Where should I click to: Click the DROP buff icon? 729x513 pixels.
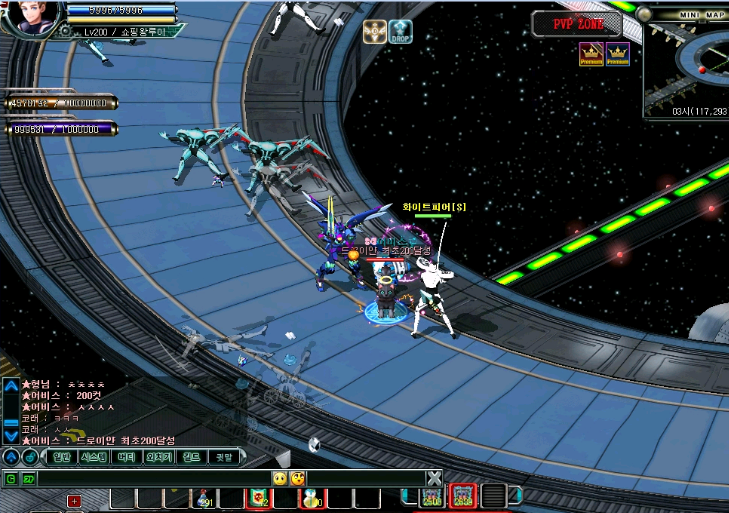point(400,31)
